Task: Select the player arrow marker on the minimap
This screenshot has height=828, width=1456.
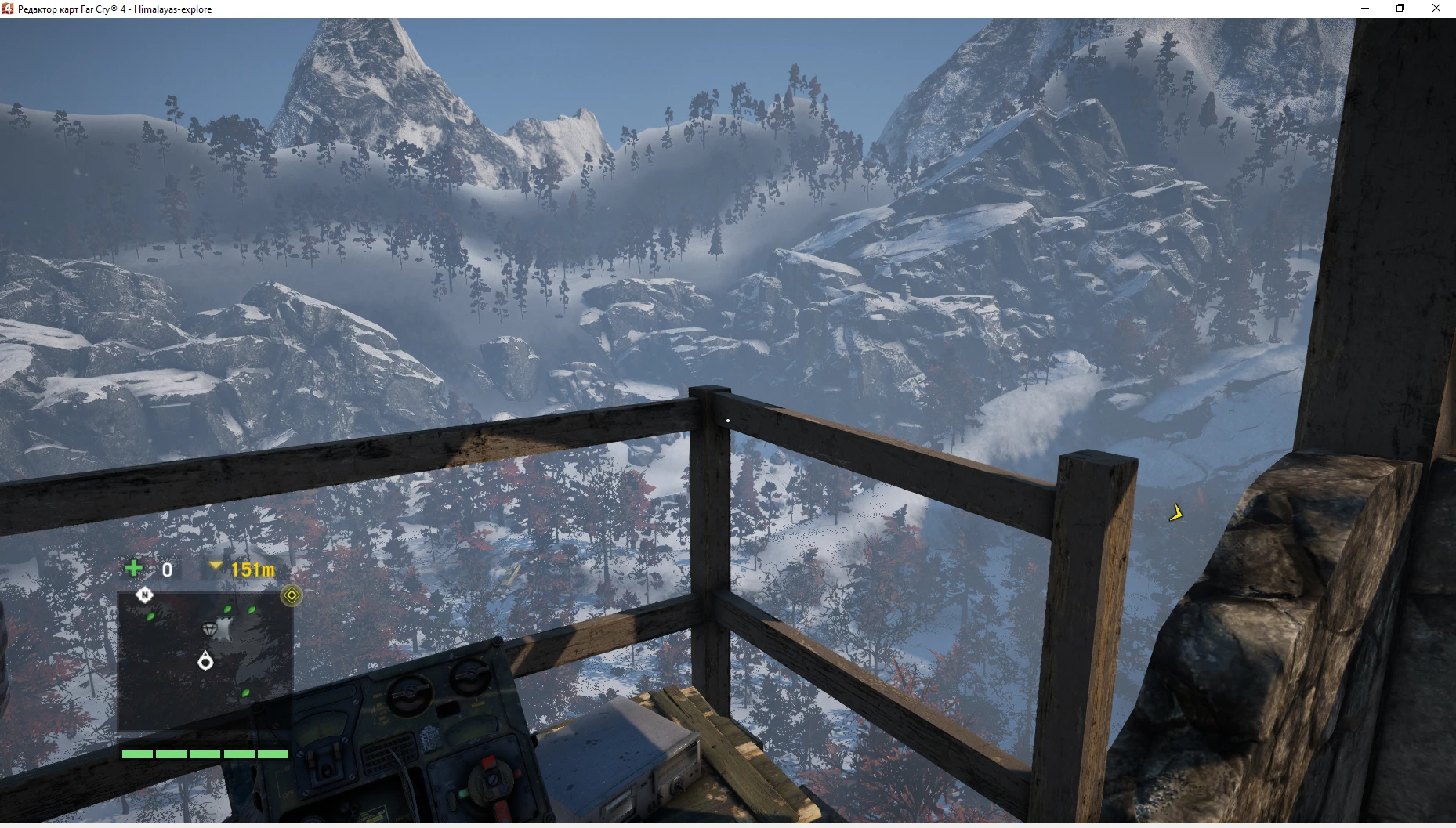Action: (x=205, y=662)
